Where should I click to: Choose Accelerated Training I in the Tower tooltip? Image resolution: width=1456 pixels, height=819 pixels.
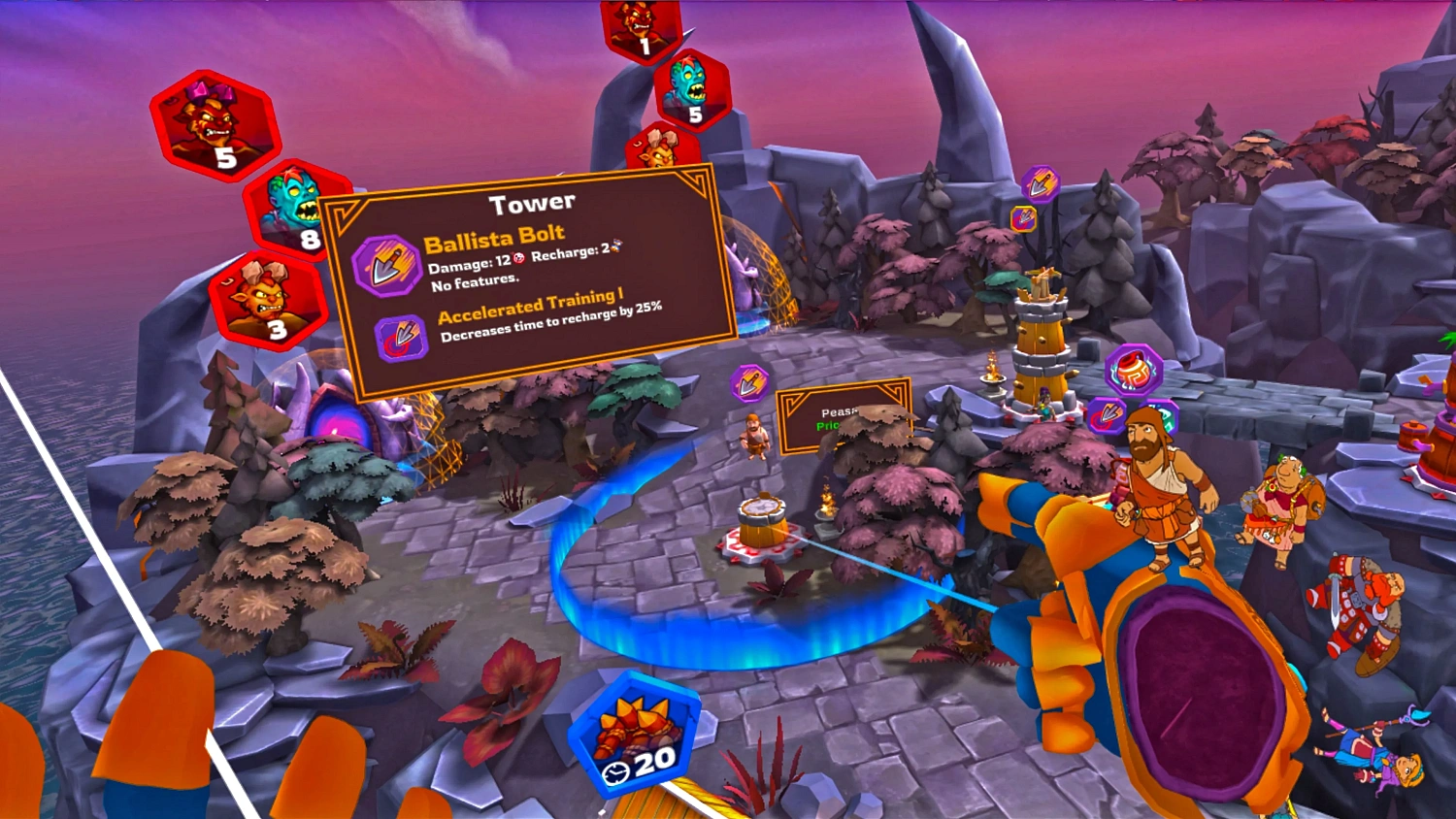tap(401, 339)
